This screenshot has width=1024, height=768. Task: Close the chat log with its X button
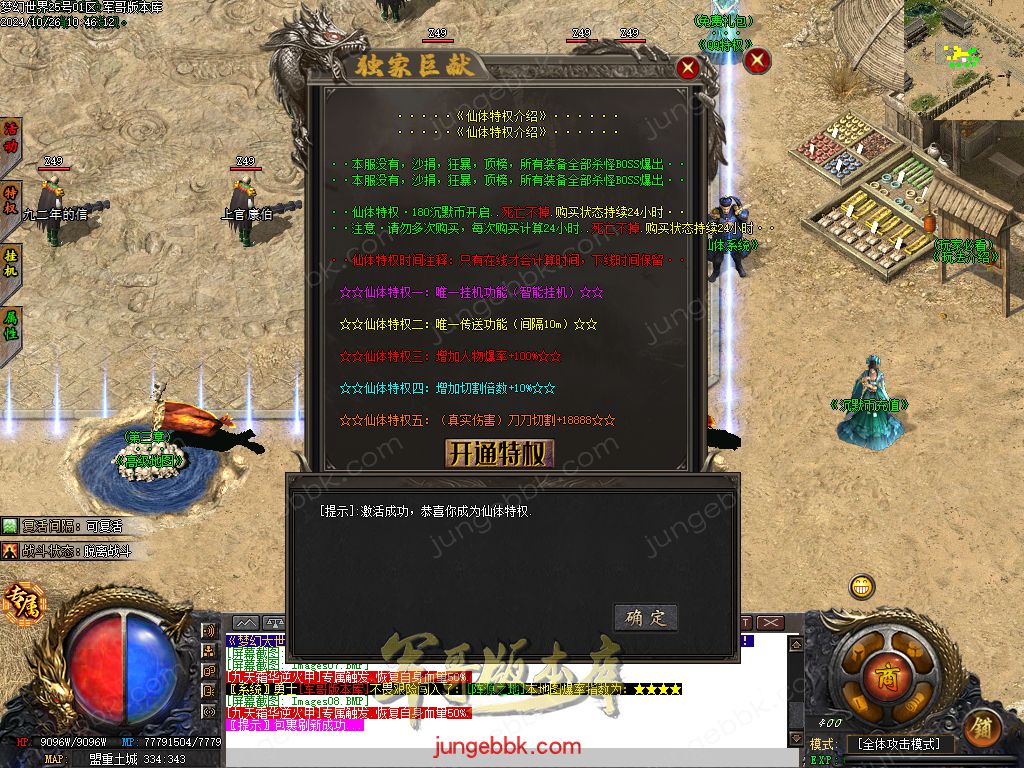[x=769, y=623]
